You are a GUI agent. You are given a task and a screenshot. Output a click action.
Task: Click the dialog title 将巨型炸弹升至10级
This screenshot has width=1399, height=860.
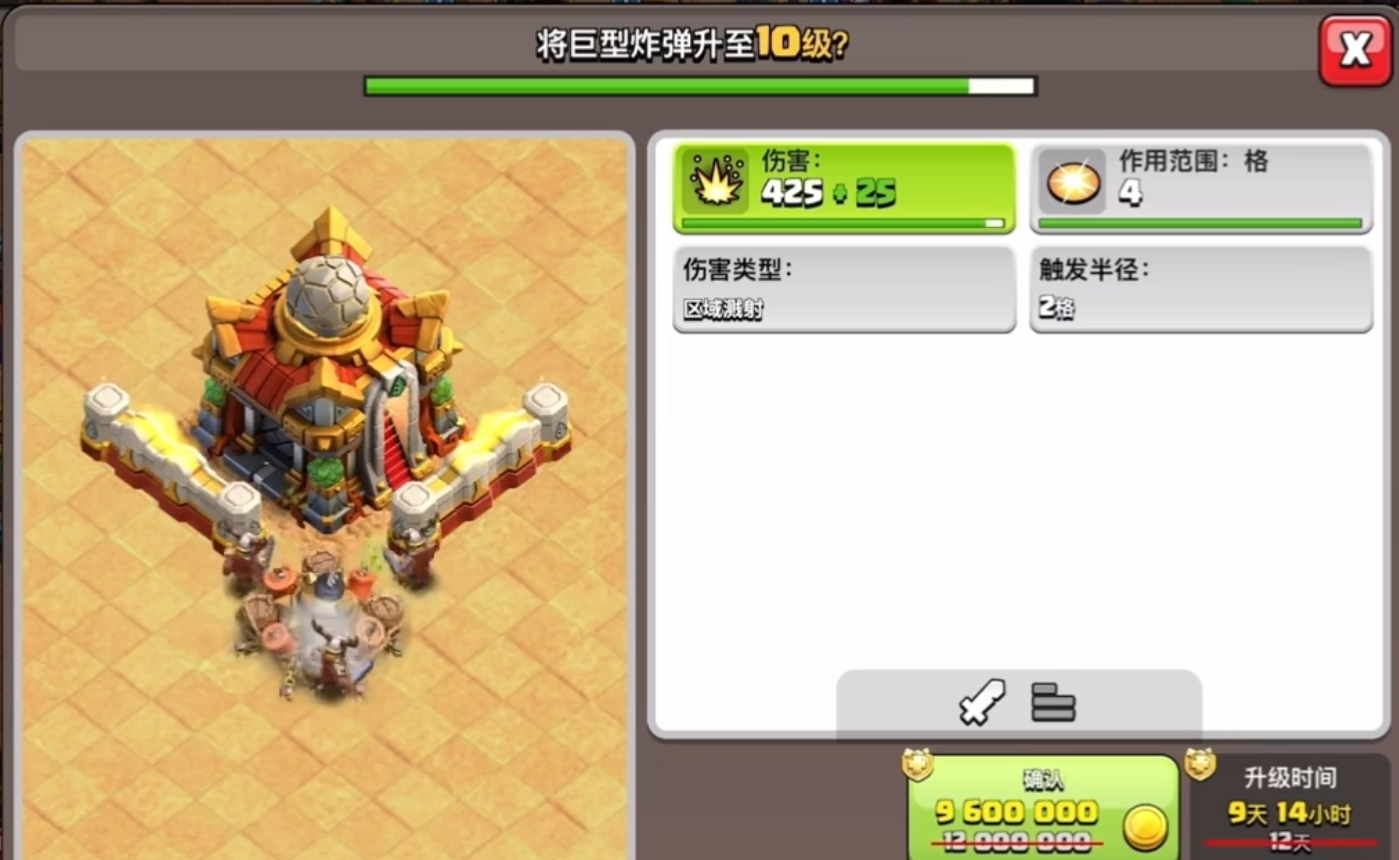point(700,42)
